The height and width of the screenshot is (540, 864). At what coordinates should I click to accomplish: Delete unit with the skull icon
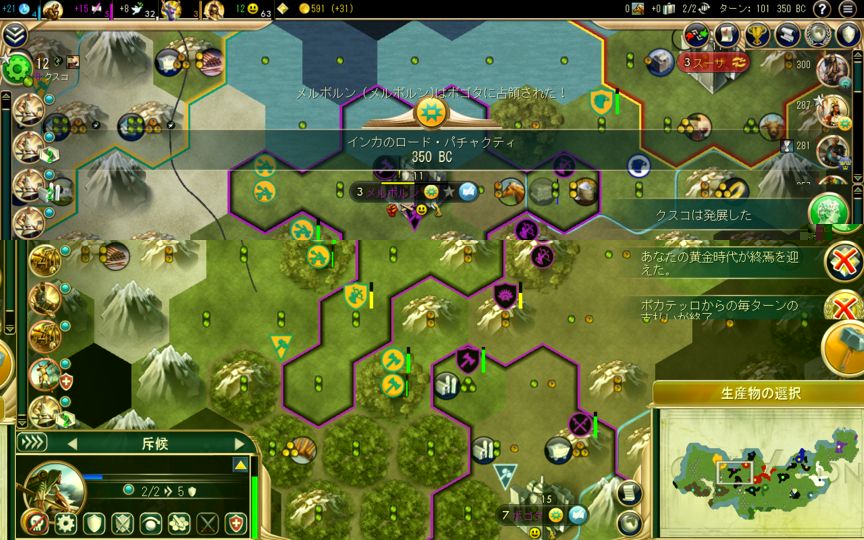35,522
